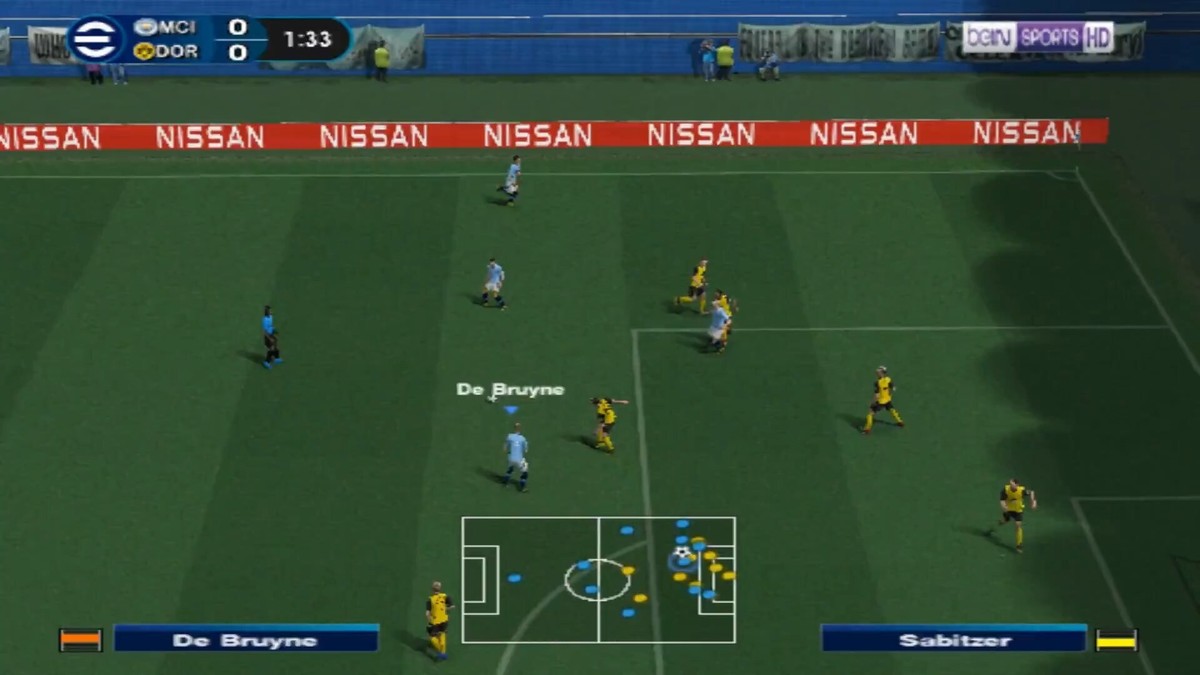The width and height of the screenshot is (1200, 675).
Task: Click the blue cursor marker above De Bruyne
Action: [511, 409]
